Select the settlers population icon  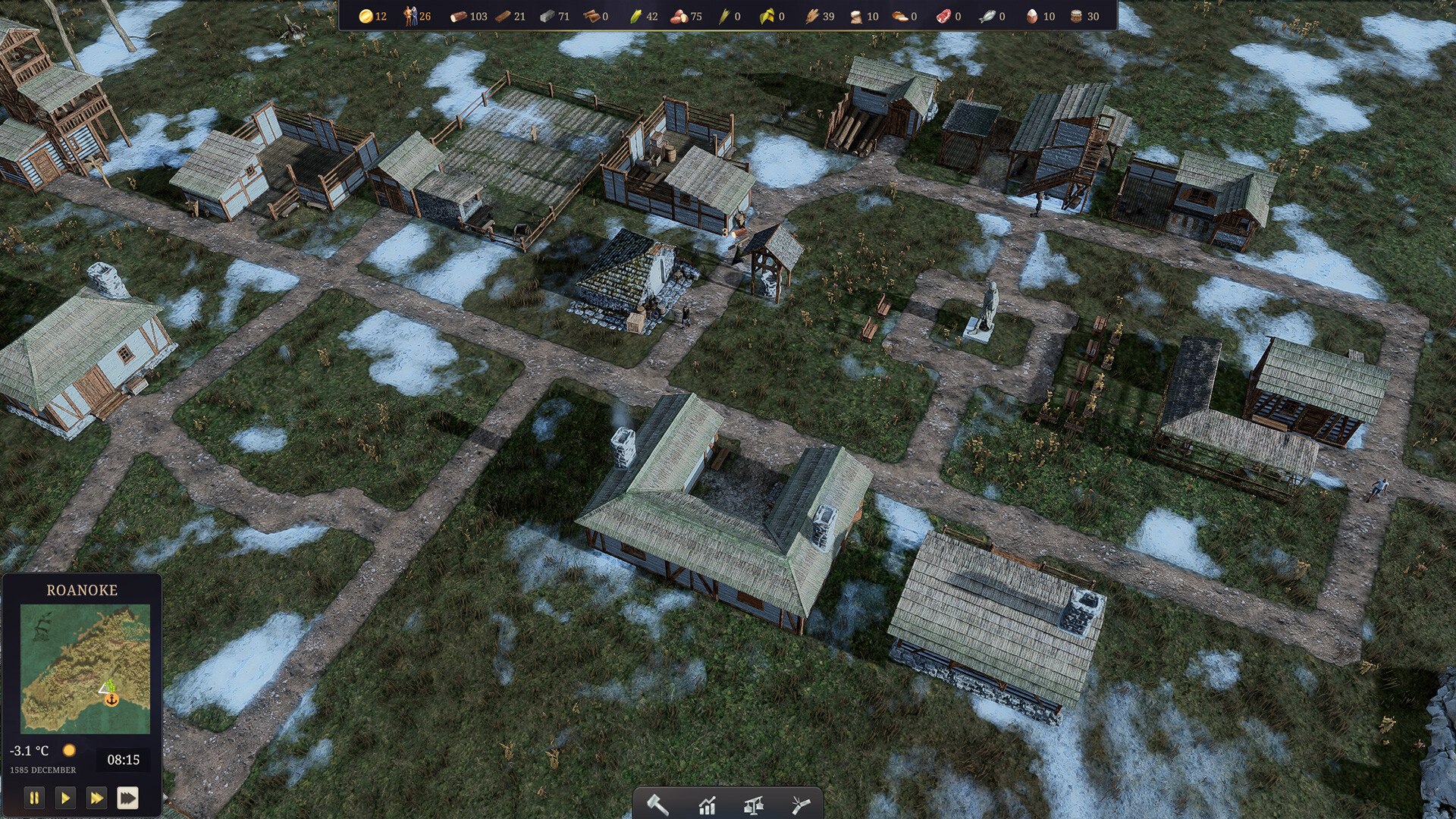click(409, 15)
